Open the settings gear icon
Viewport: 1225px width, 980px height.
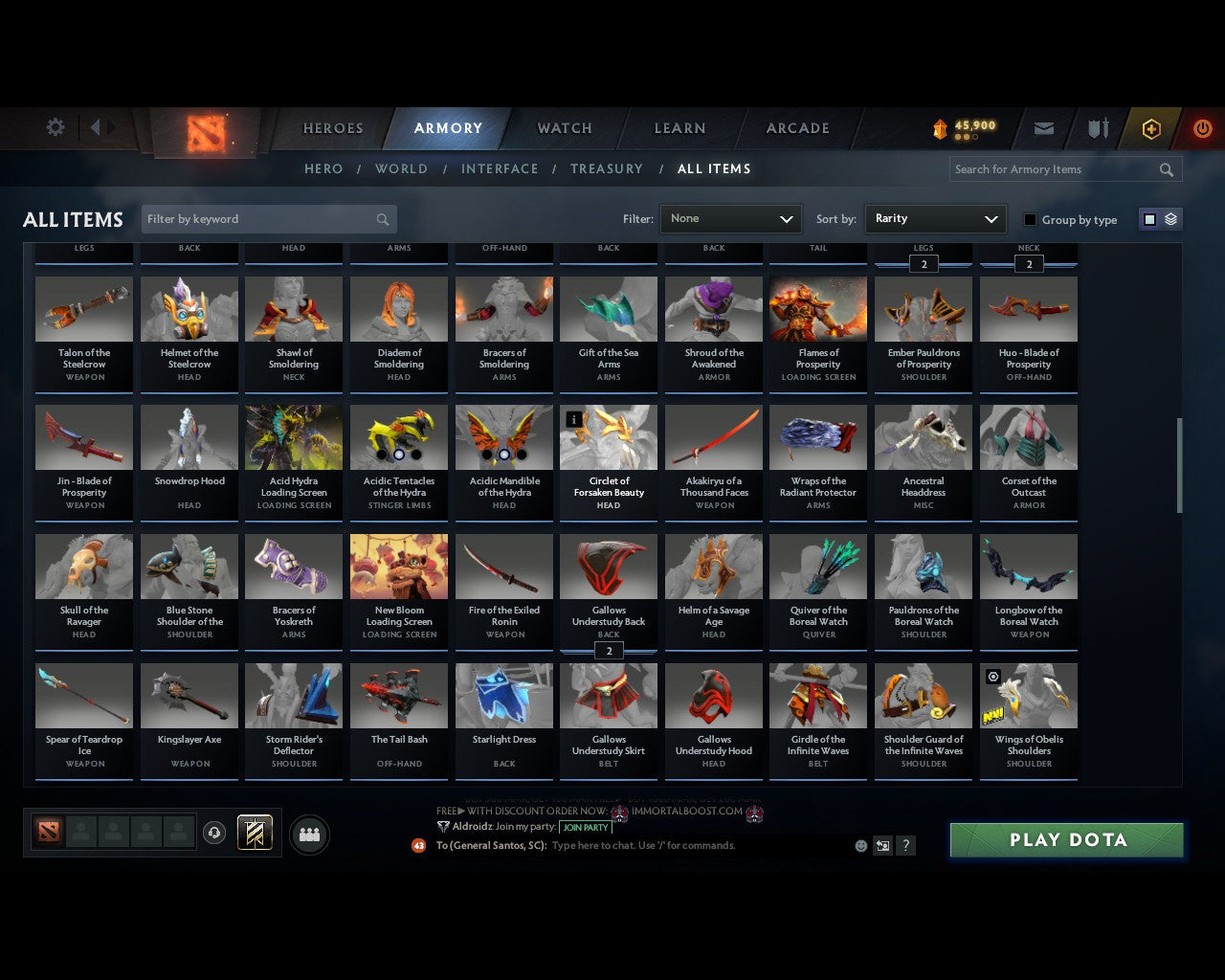[x=55, y=127]
